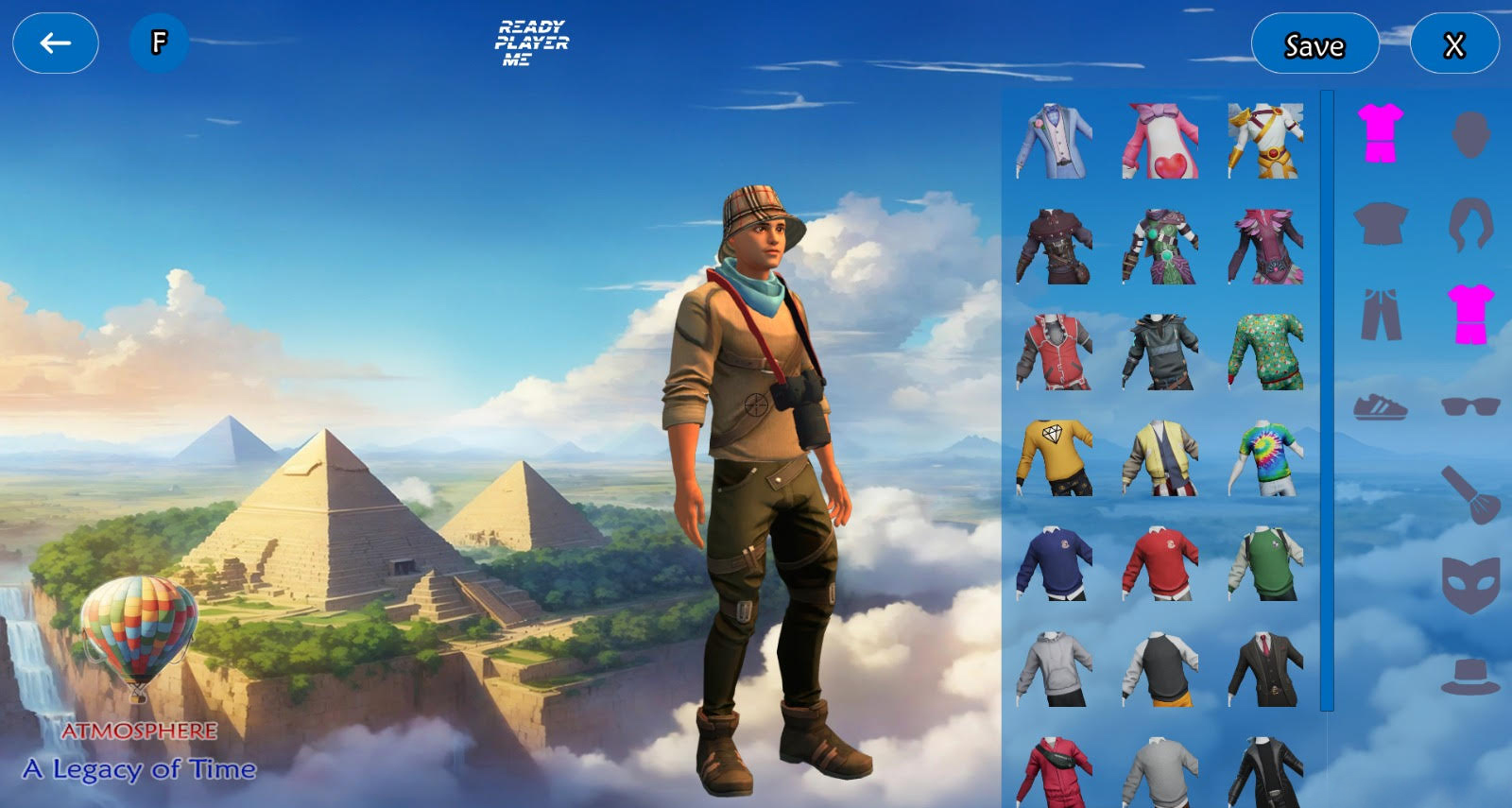The height and width of the screenshot is (808, 1512).
Task: Switch to the face mask category
Action: pyautogui.click(x=1470, y=584)
